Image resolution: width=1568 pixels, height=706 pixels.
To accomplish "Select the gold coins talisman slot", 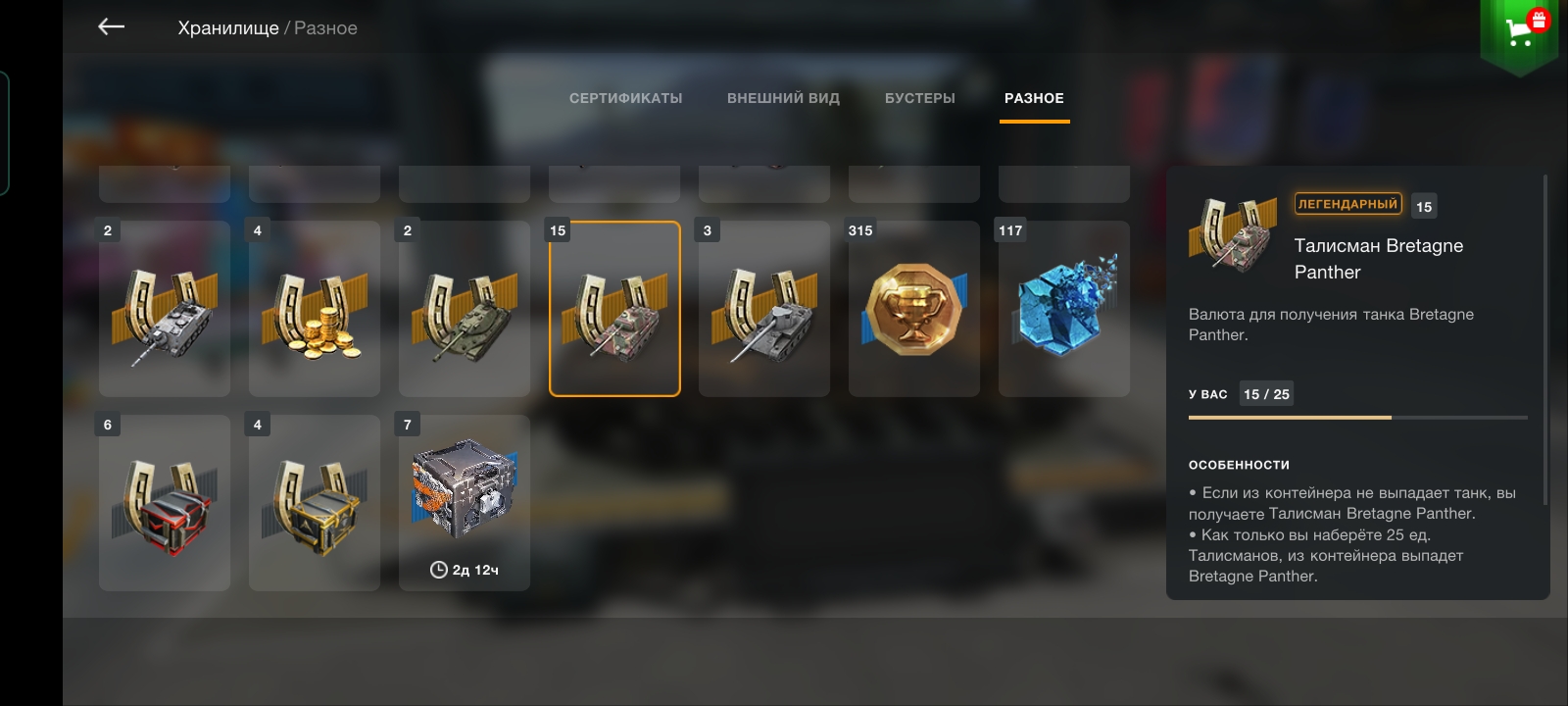I will tap(315, 309).
